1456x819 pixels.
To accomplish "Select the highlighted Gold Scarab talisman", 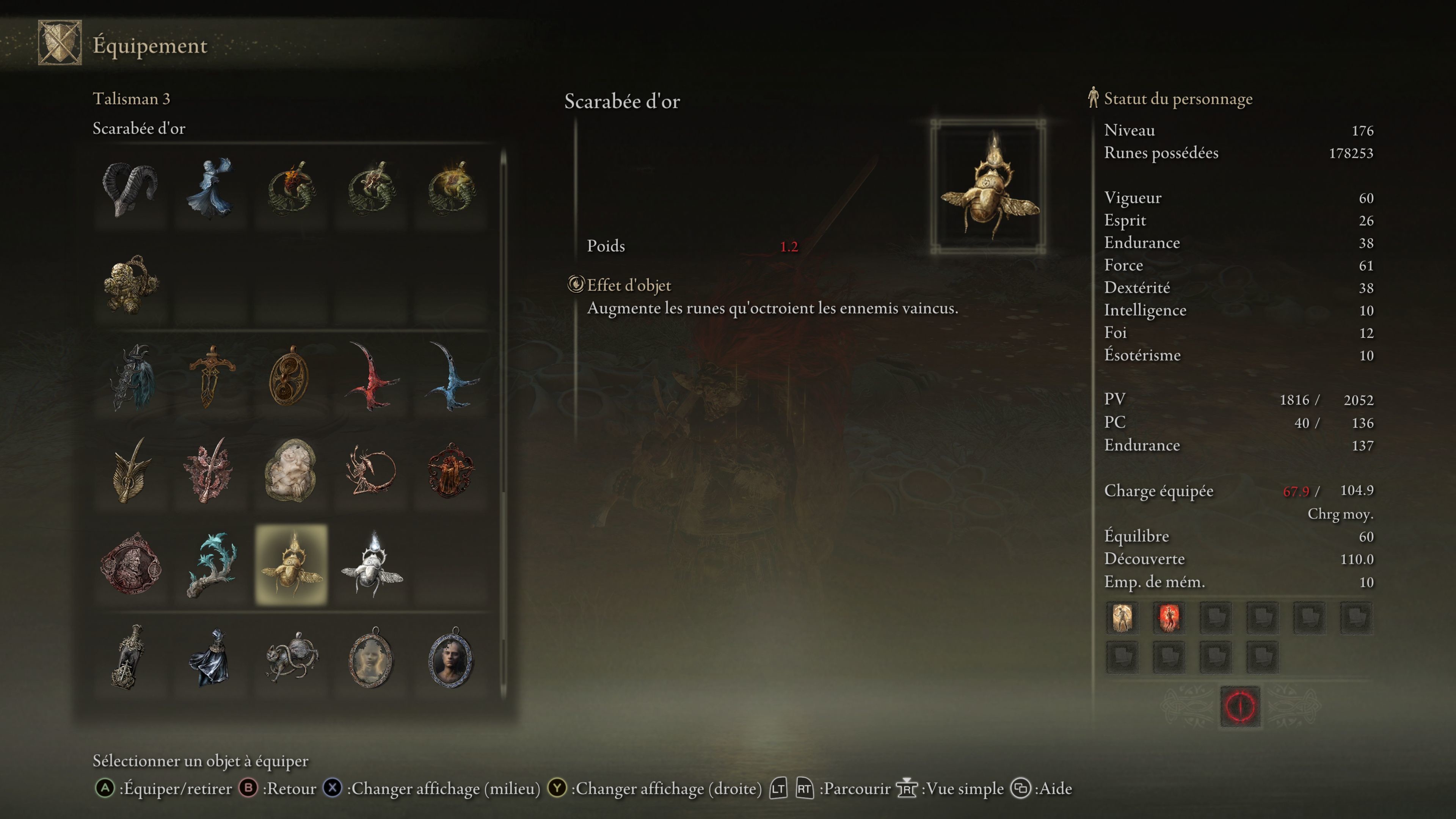I will [x=291, y=565].
